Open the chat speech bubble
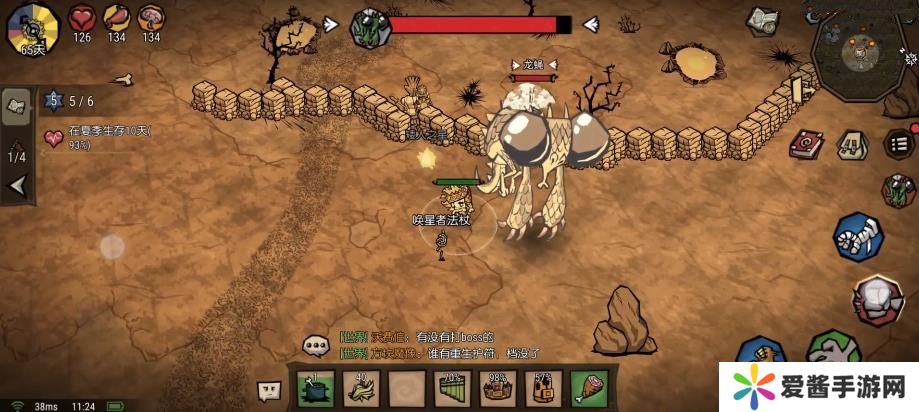The image size is (919, 412). (x=317, y=346)
